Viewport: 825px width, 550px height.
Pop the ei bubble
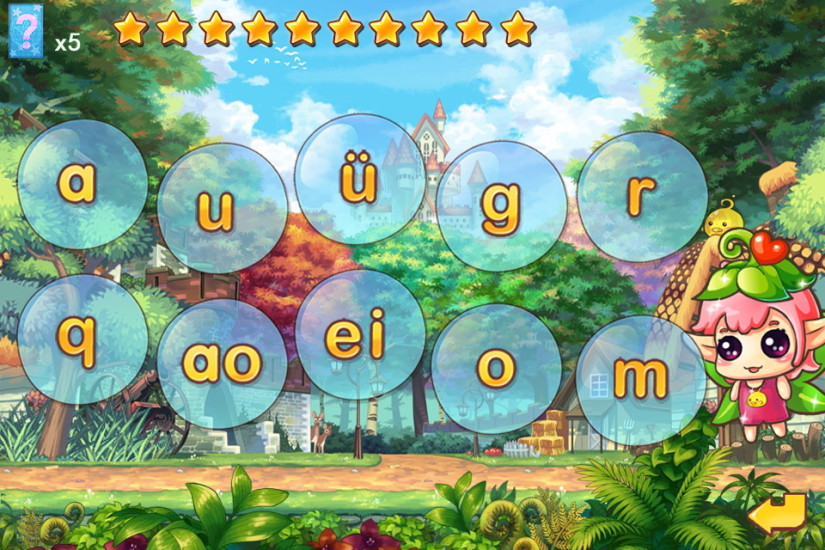[360, 334]
